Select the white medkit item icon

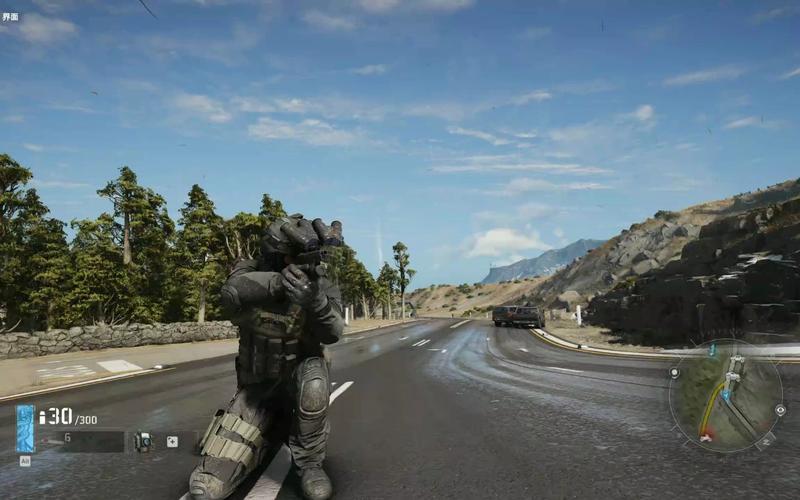(172, 440)
